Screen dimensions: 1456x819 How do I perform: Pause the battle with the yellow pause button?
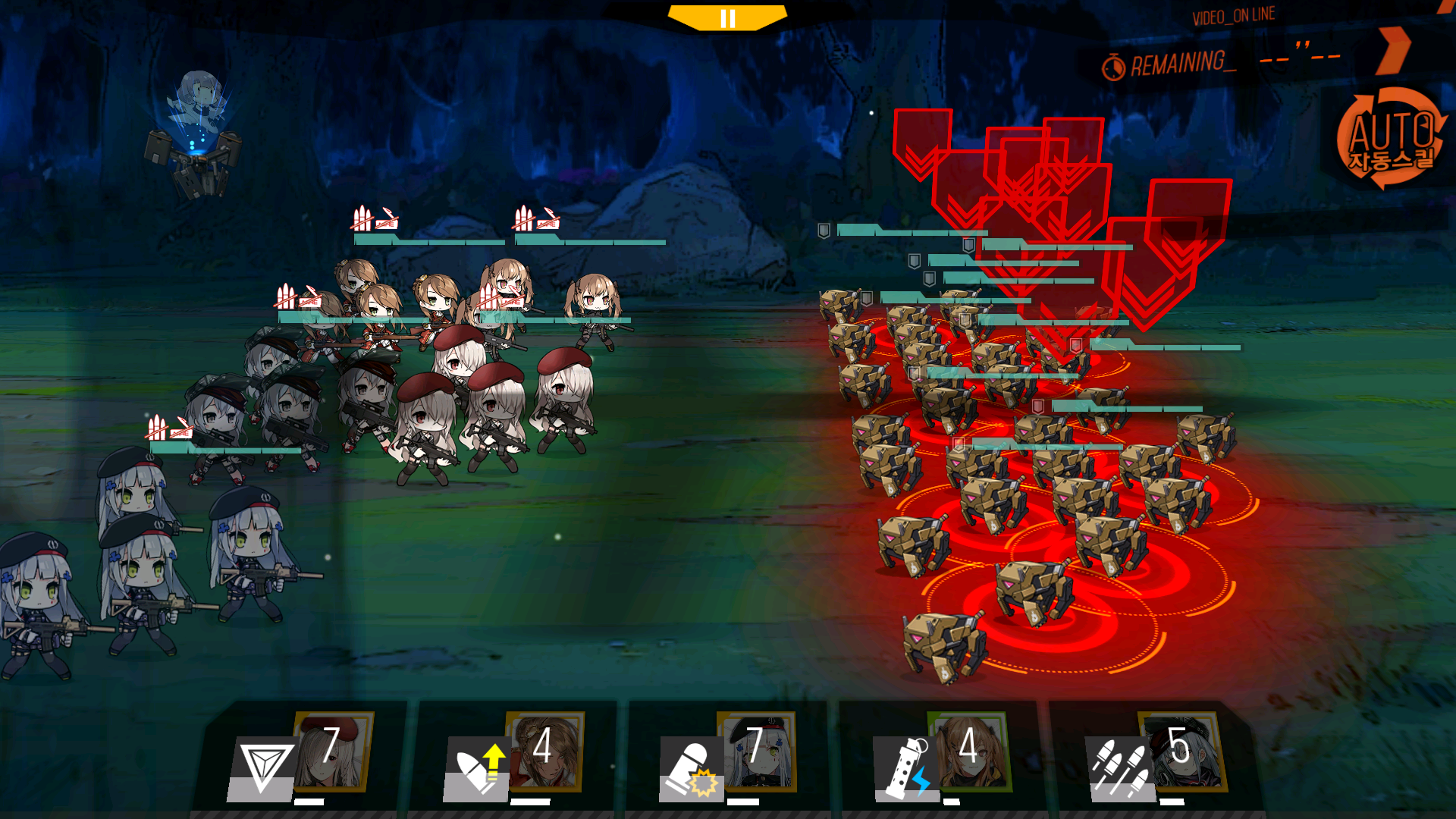[x=727, y=18]
